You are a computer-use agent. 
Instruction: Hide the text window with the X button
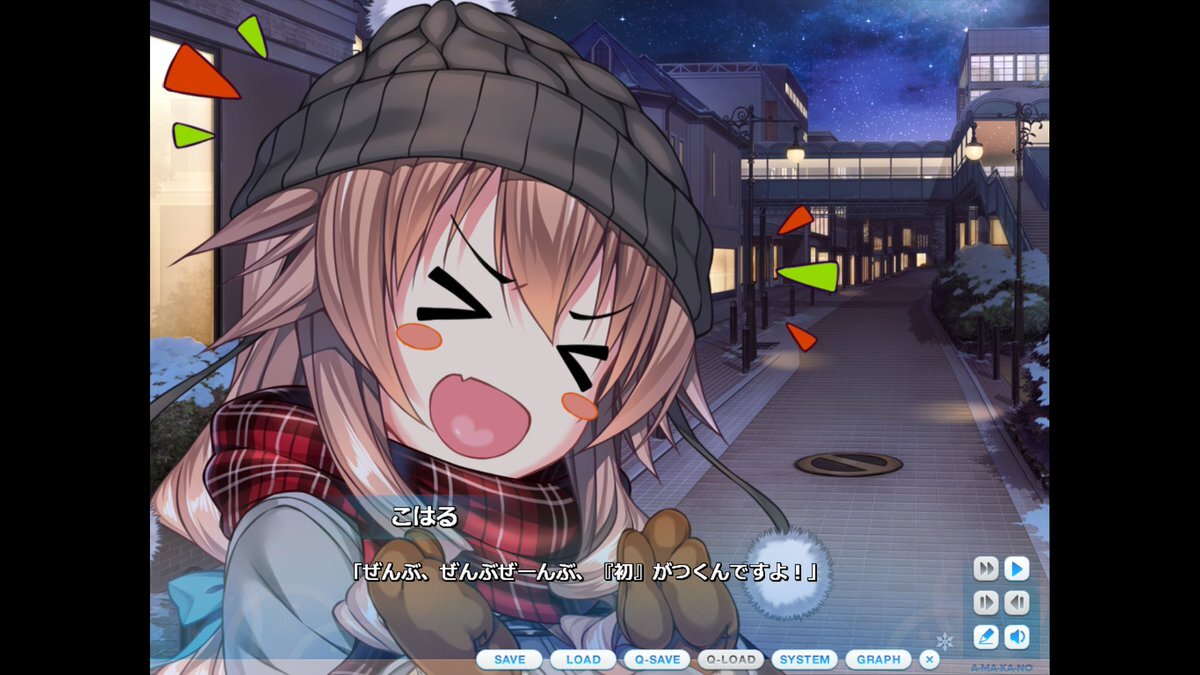pos(929,660)
